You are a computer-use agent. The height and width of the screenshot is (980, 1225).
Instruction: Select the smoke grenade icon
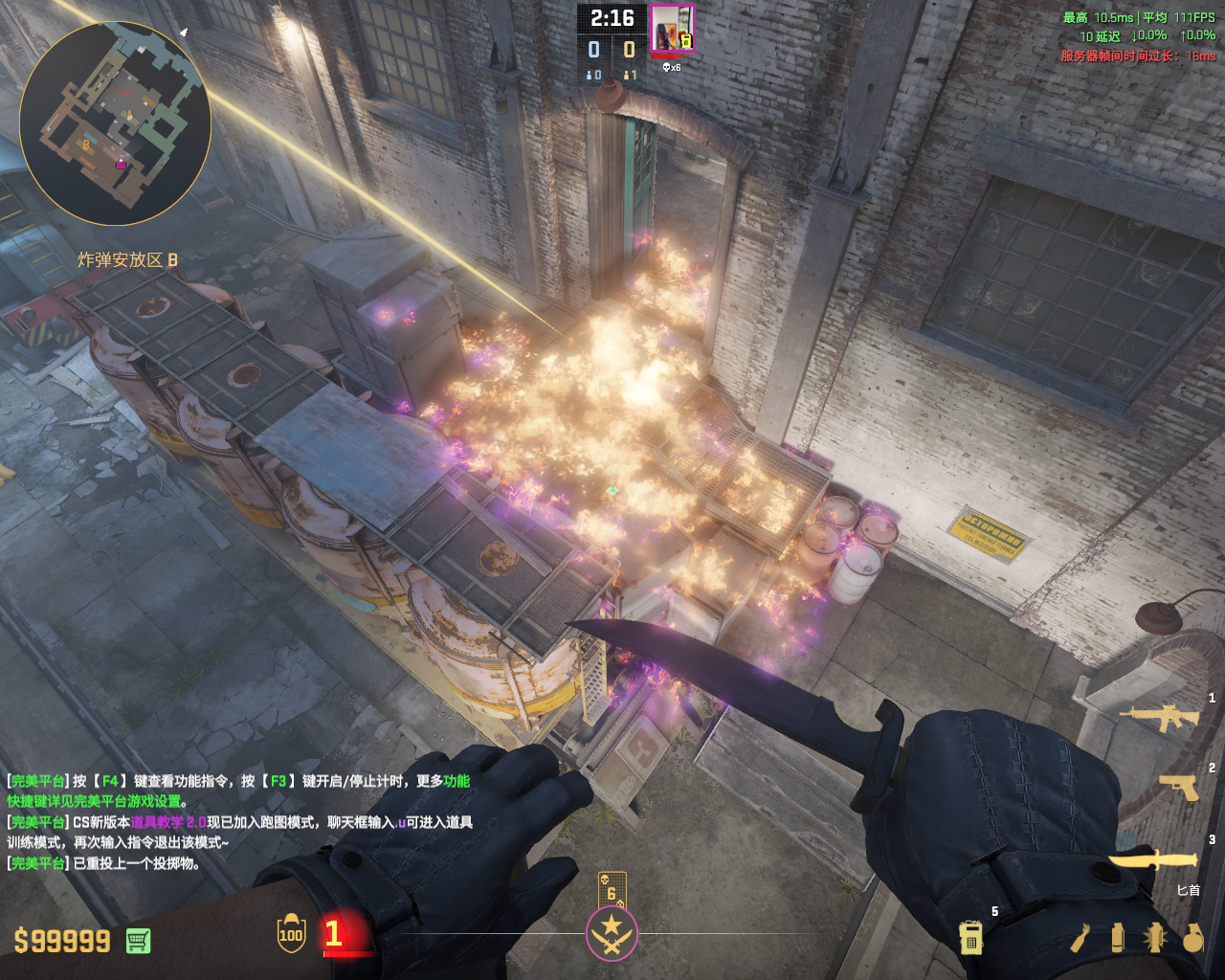pyautogui.click(x=1117, y=937)
